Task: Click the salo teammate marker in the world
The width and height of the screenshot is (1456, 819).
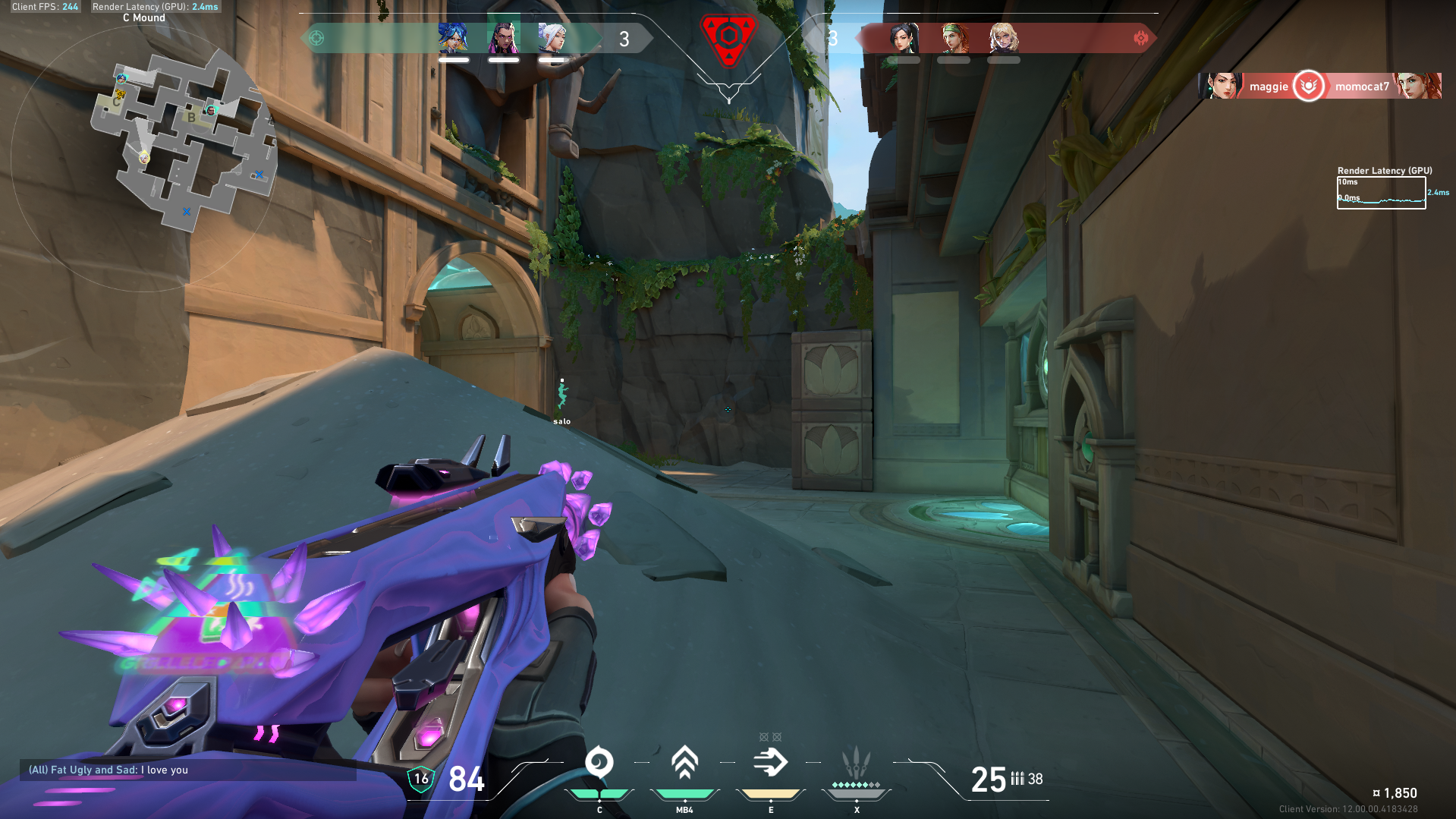Action: pos(562,395)
